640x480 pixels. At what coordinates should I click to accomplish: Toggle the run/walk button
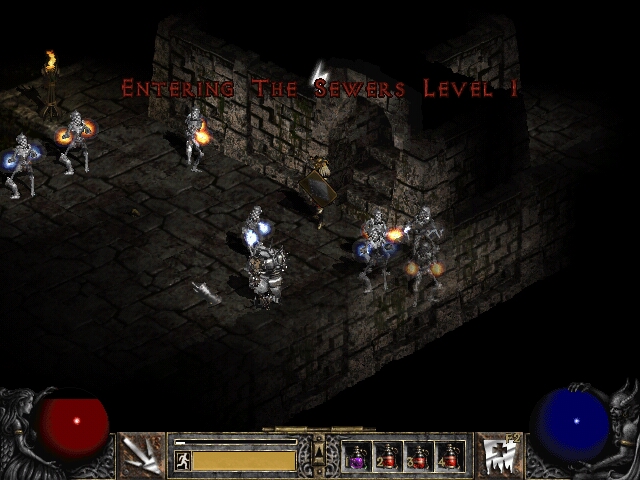(182, 460)
